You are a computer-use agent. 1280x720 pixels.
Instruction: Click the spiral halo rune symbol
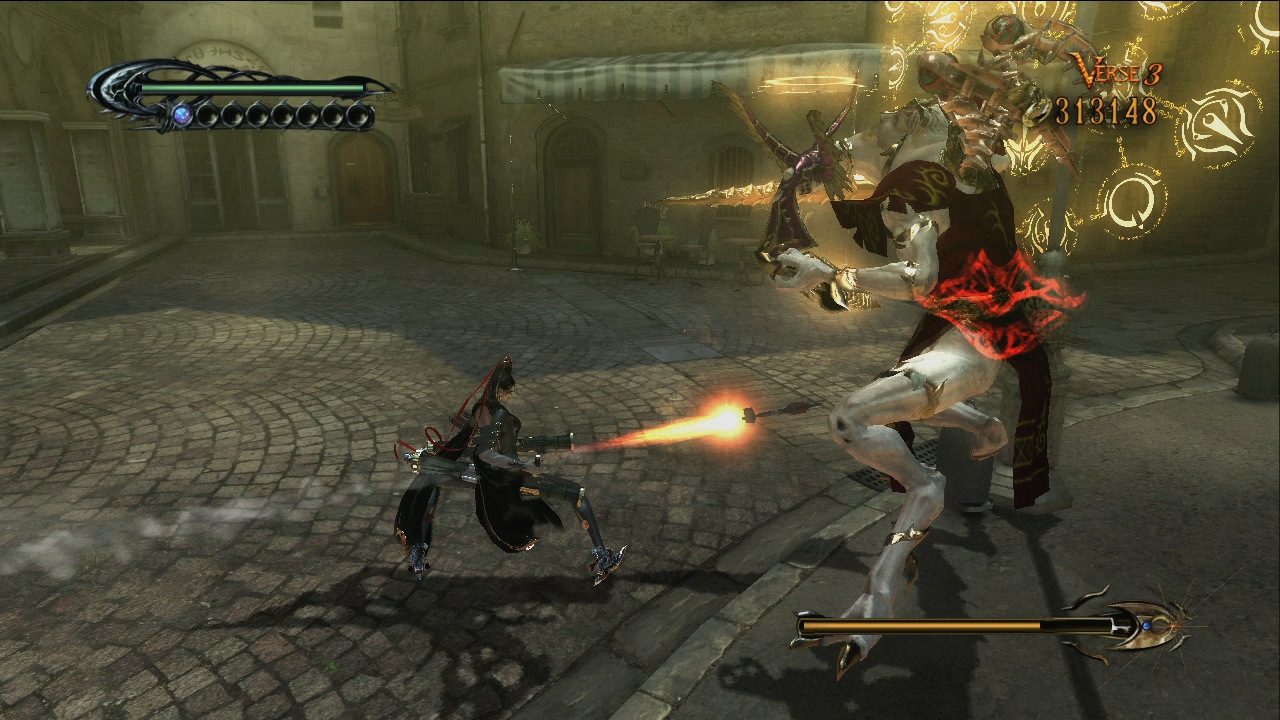tap(1134, 200)
